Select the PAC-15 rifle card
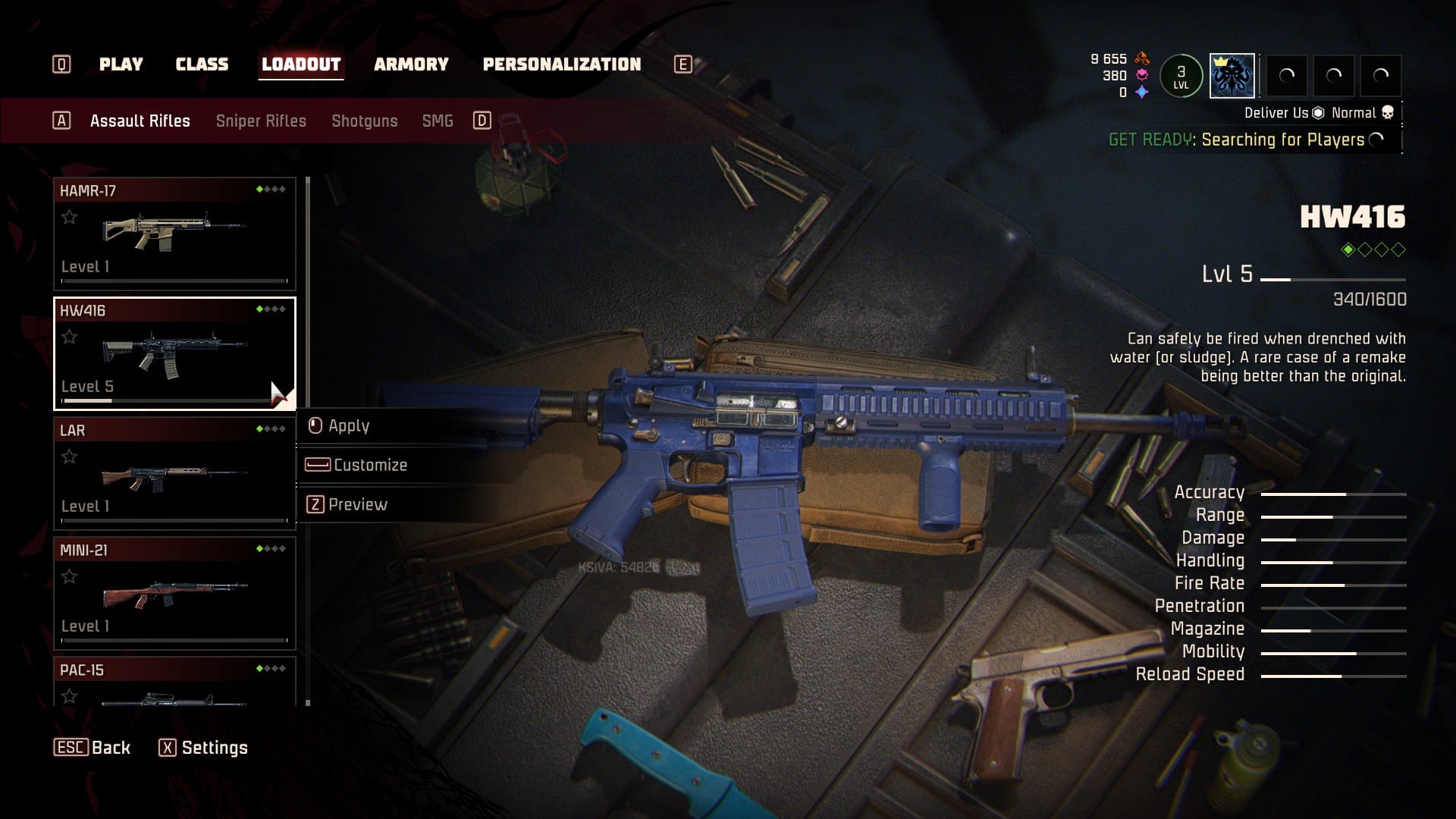This screenshot has height=819, width=1456. click(174, 682)
